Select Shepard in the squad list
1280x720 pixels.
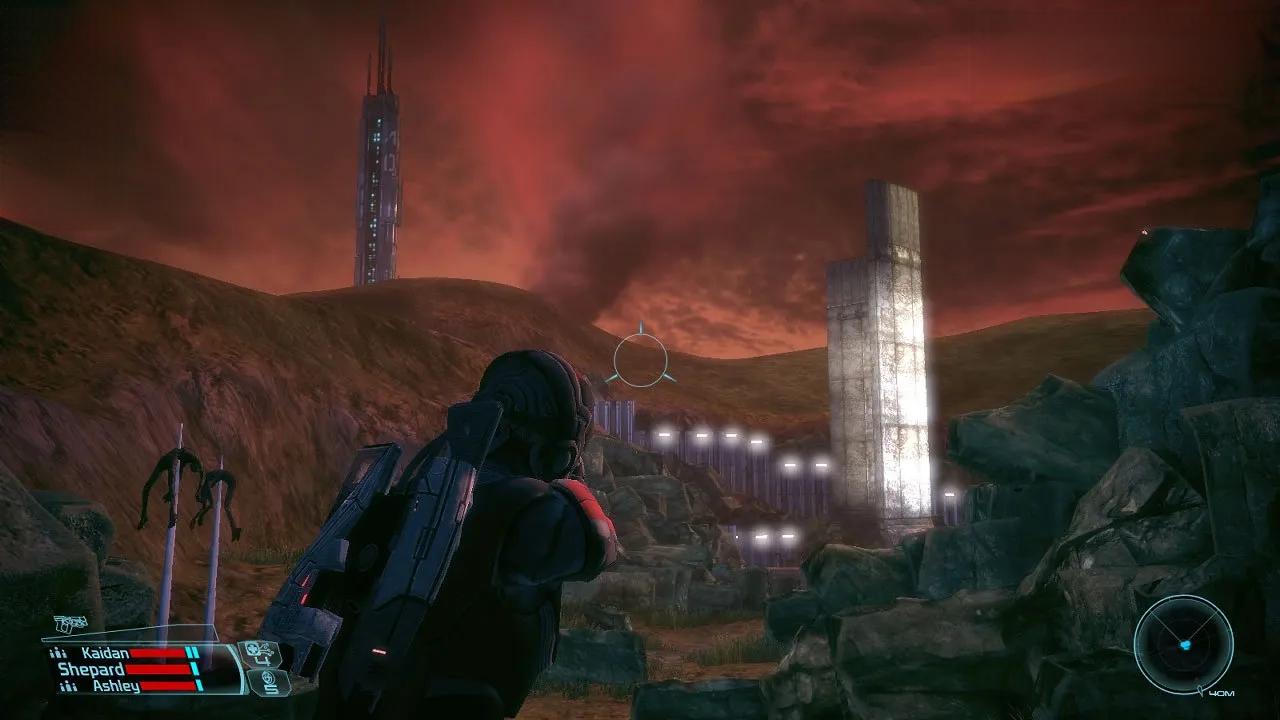pos(91,669)
